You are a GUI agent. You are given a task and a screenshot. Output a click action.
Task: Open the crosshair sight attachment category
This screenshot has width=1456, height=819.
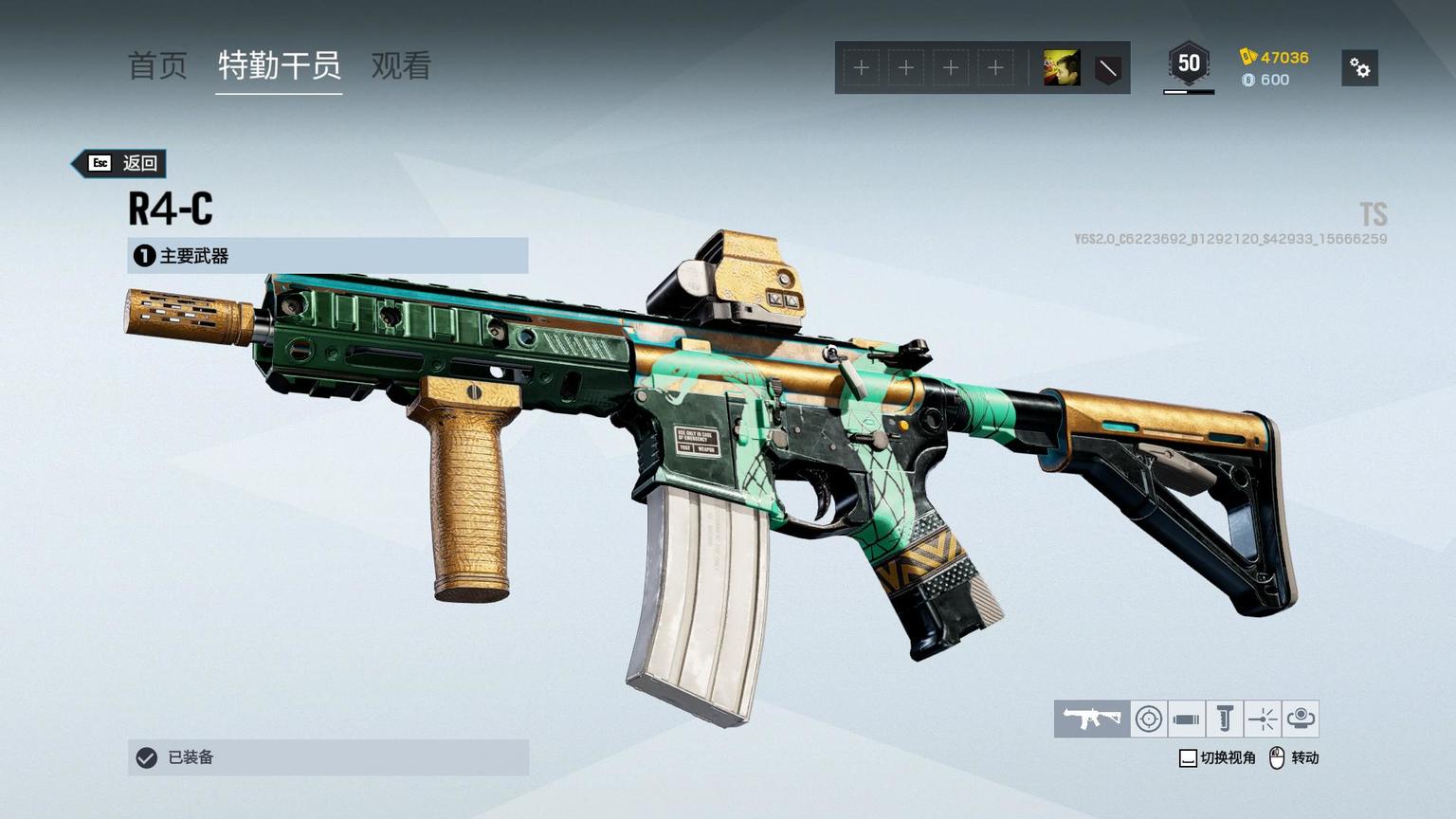pyautogui.click(x=1149, y=719)
